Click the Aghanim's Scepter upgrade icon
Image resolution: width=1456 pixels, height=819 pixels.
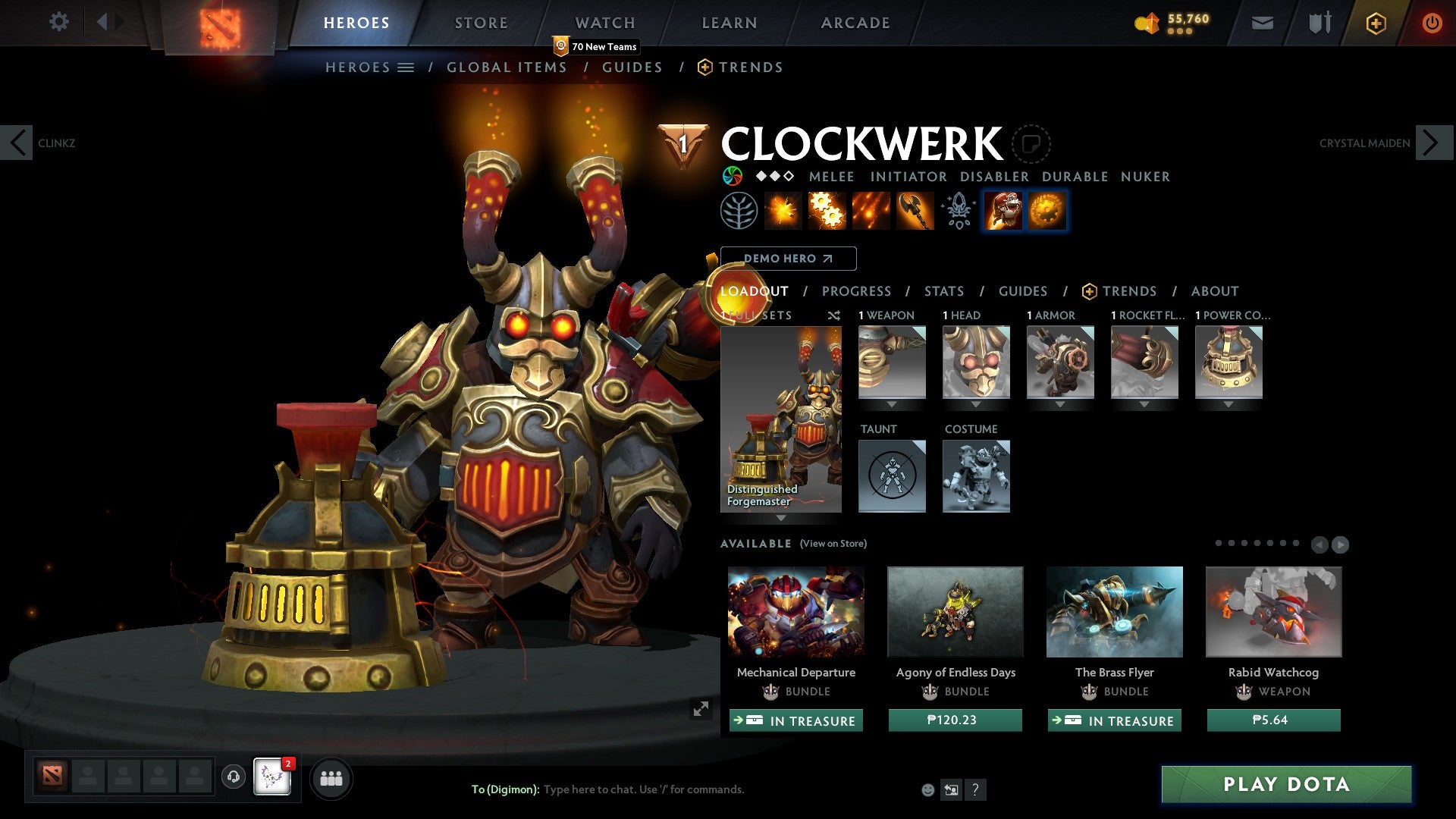click(x=958, y=210)
